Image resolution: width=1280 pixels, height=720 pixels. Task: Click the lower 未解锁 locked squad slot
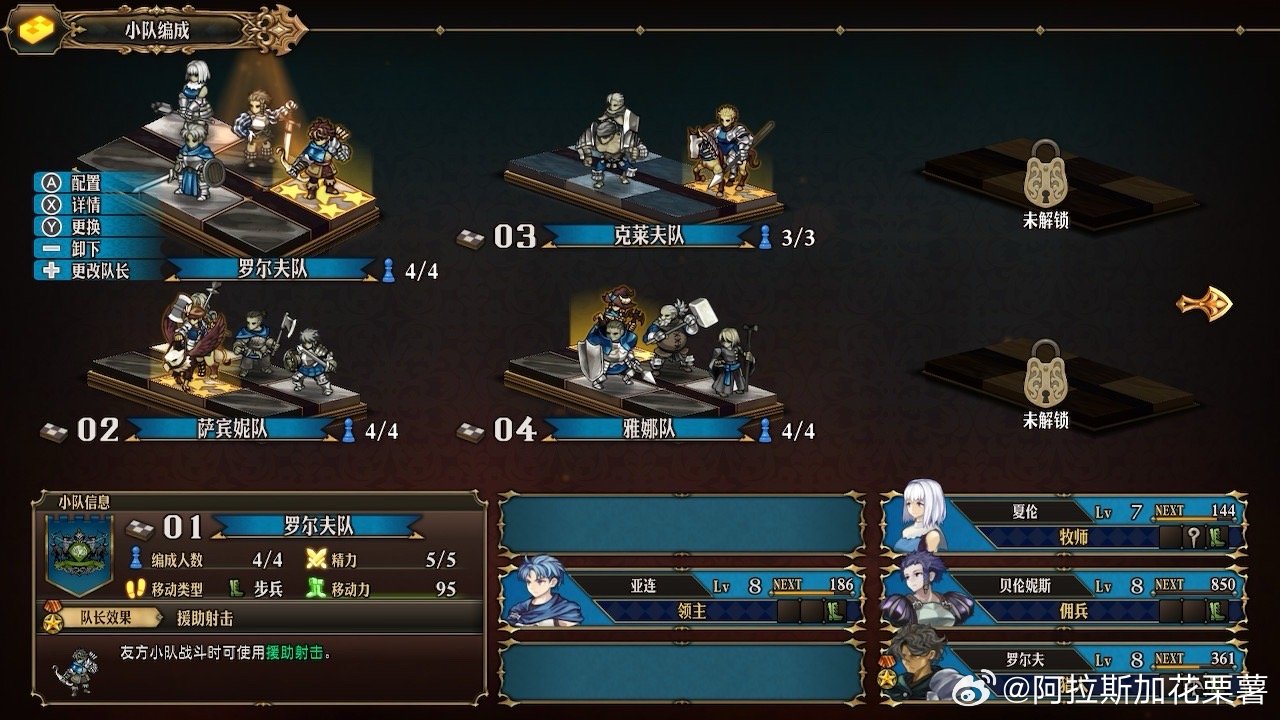point(1045,387)
